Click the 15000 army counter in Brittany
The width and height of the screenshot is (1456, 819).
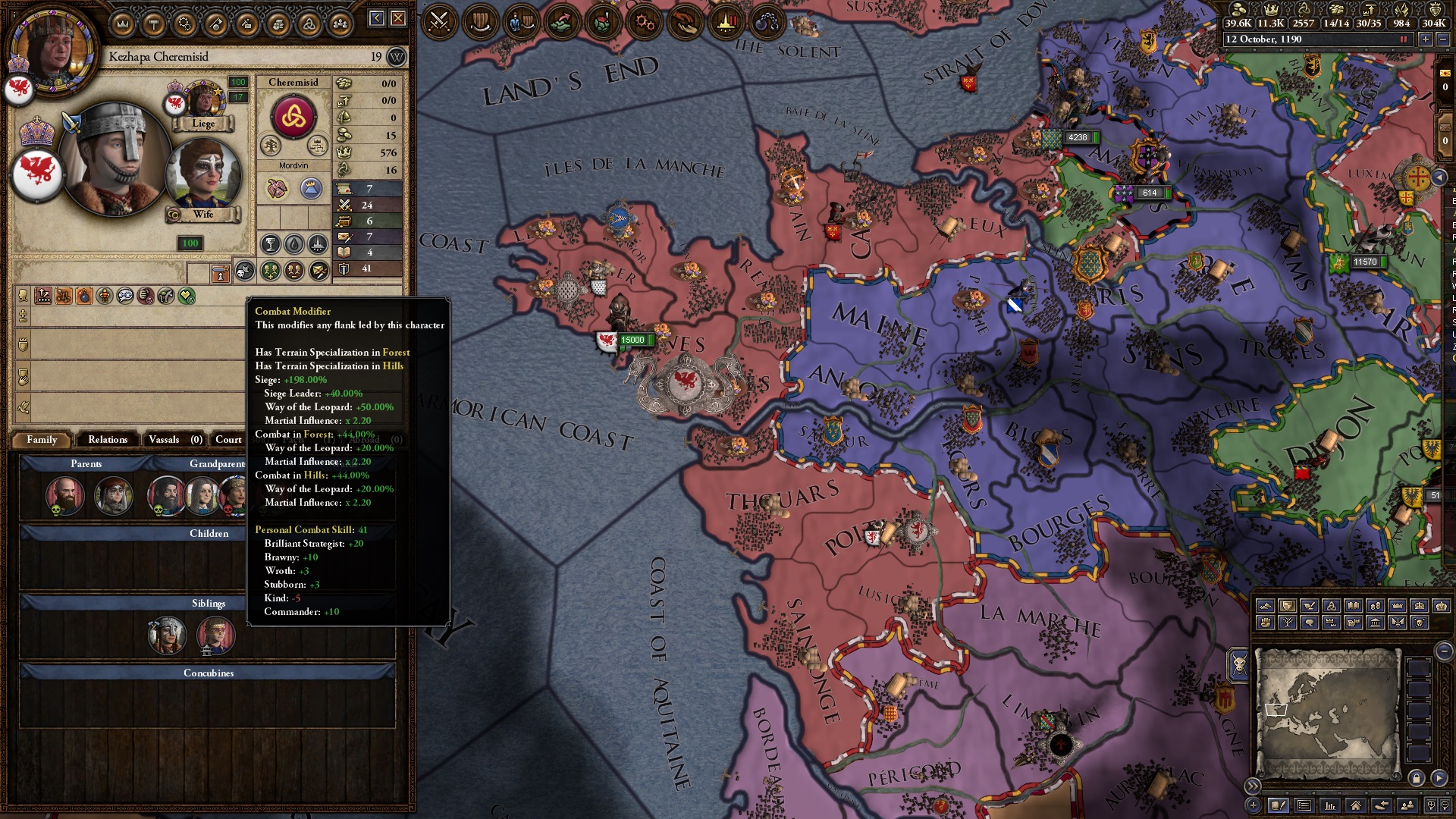pos(634,340)
